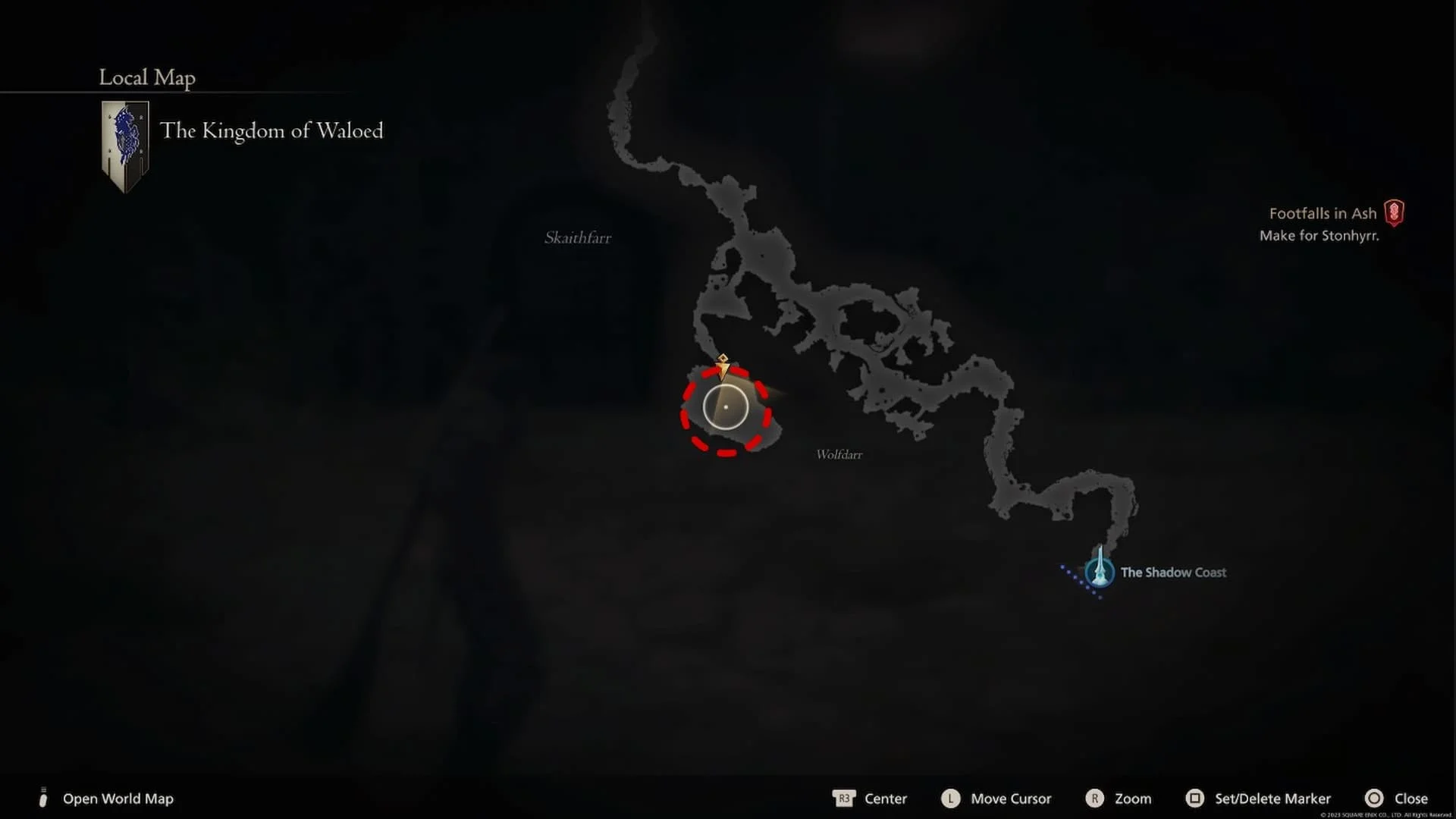Screen dimensions: 1456x819
Task: Click the R3 Center control icon
Action: (x=845, y=799)
